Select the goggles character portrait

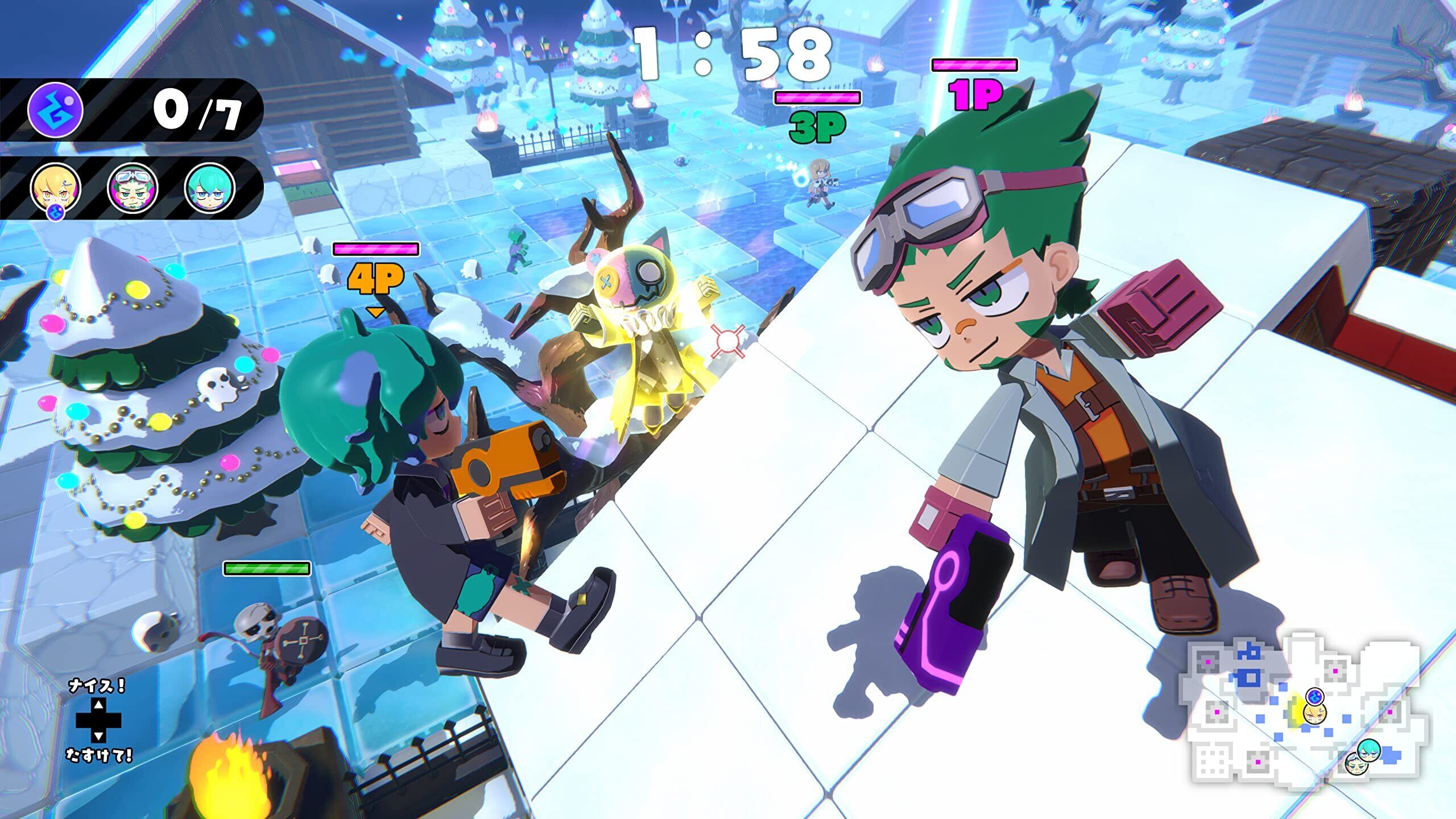[133, 187]
